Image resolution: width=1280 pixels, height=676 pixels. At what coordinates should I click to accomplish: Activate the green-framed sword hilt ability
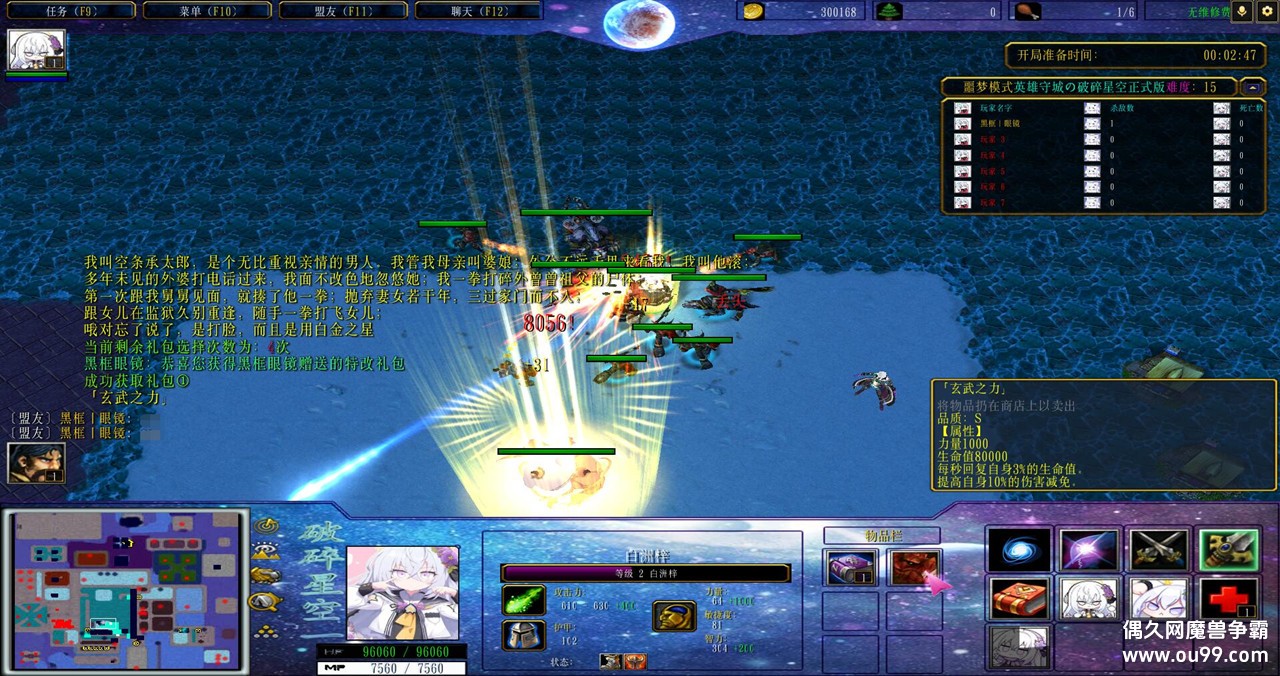click(1228, 550)
